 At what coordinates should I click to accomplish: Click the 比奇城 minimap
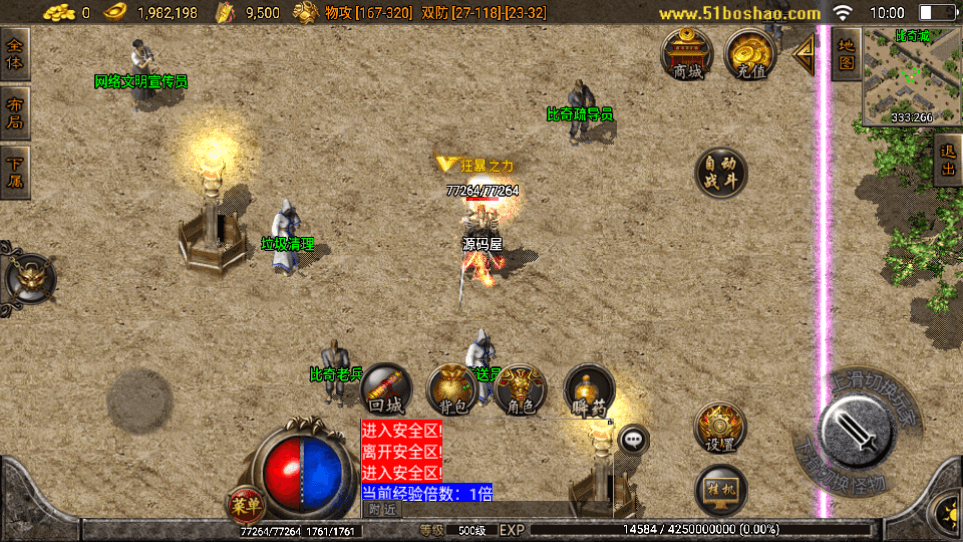[912, 76]
